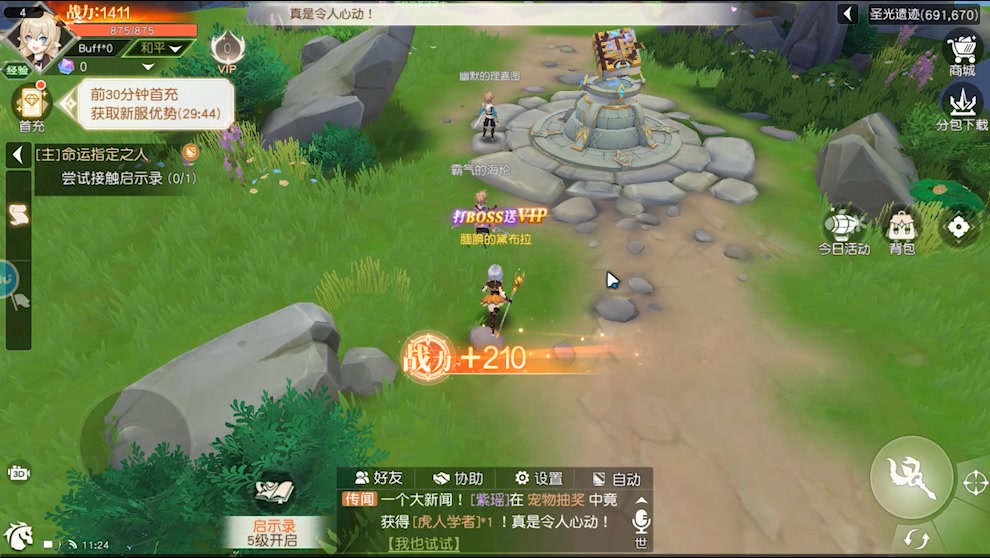Open the 协助 assist panel

458,479
